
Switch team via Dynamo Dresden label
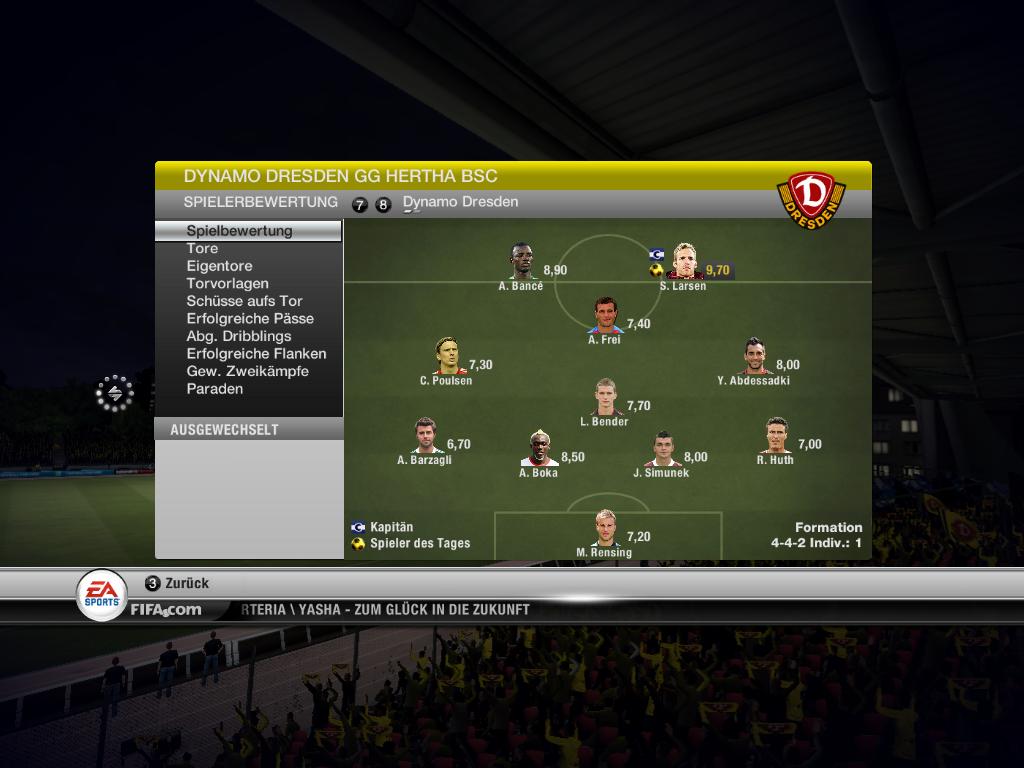click(x=460, y=202)
